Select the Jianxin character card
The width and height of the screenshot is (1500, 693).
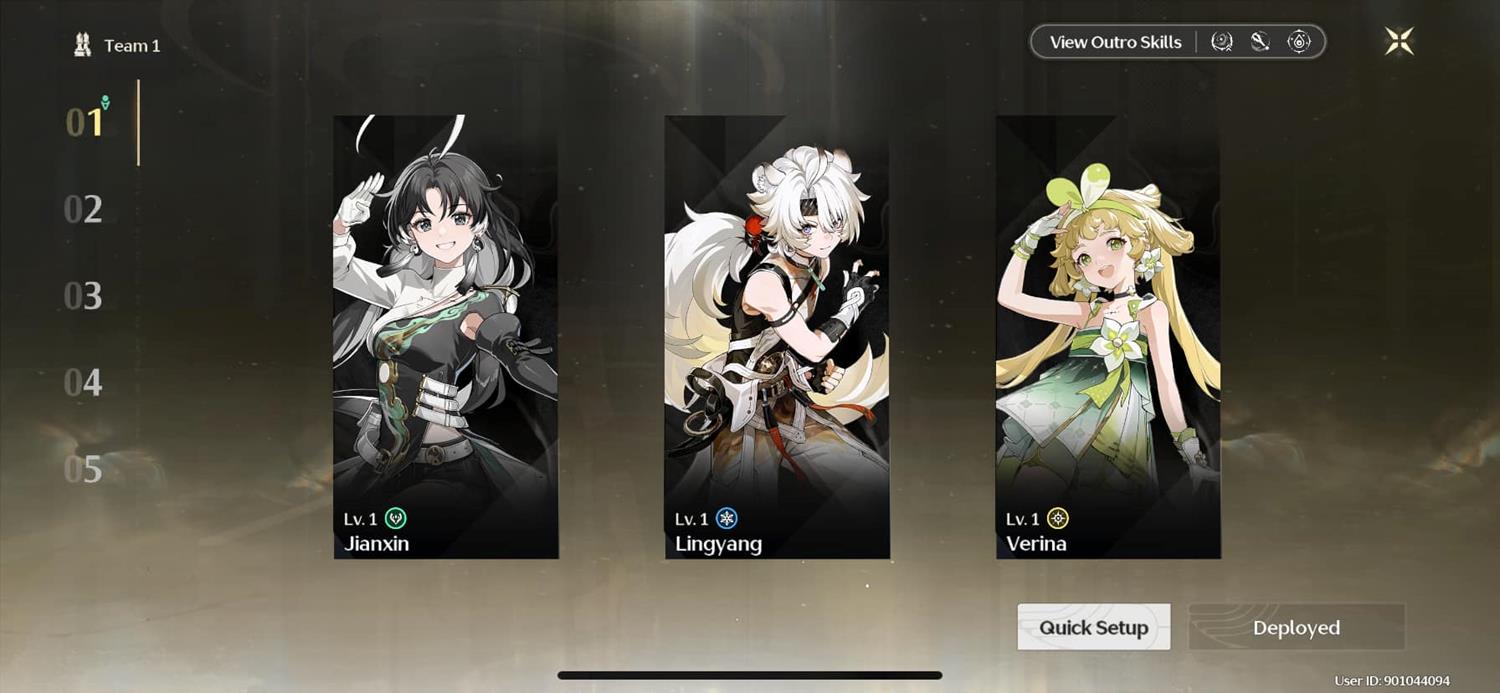446,336
